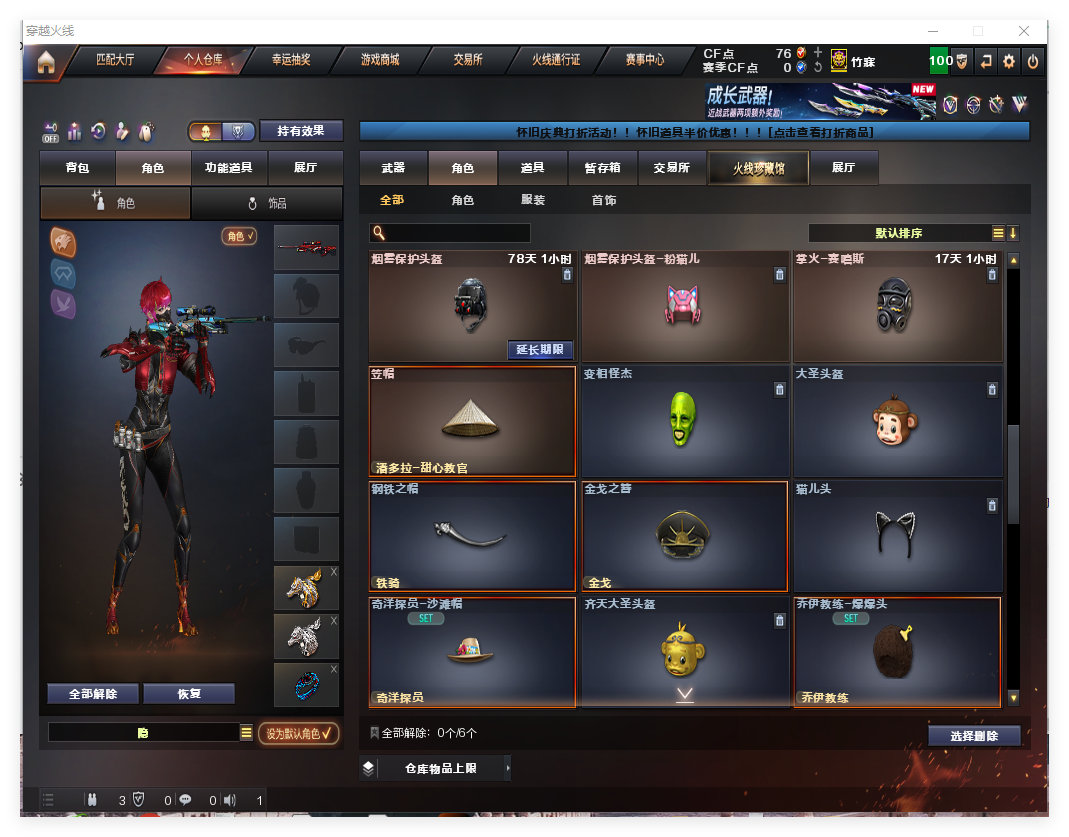This screenshot has height=837, width=1069.
Task: Open the 默认排序 sort dropdown
Action: click(898, 233)
